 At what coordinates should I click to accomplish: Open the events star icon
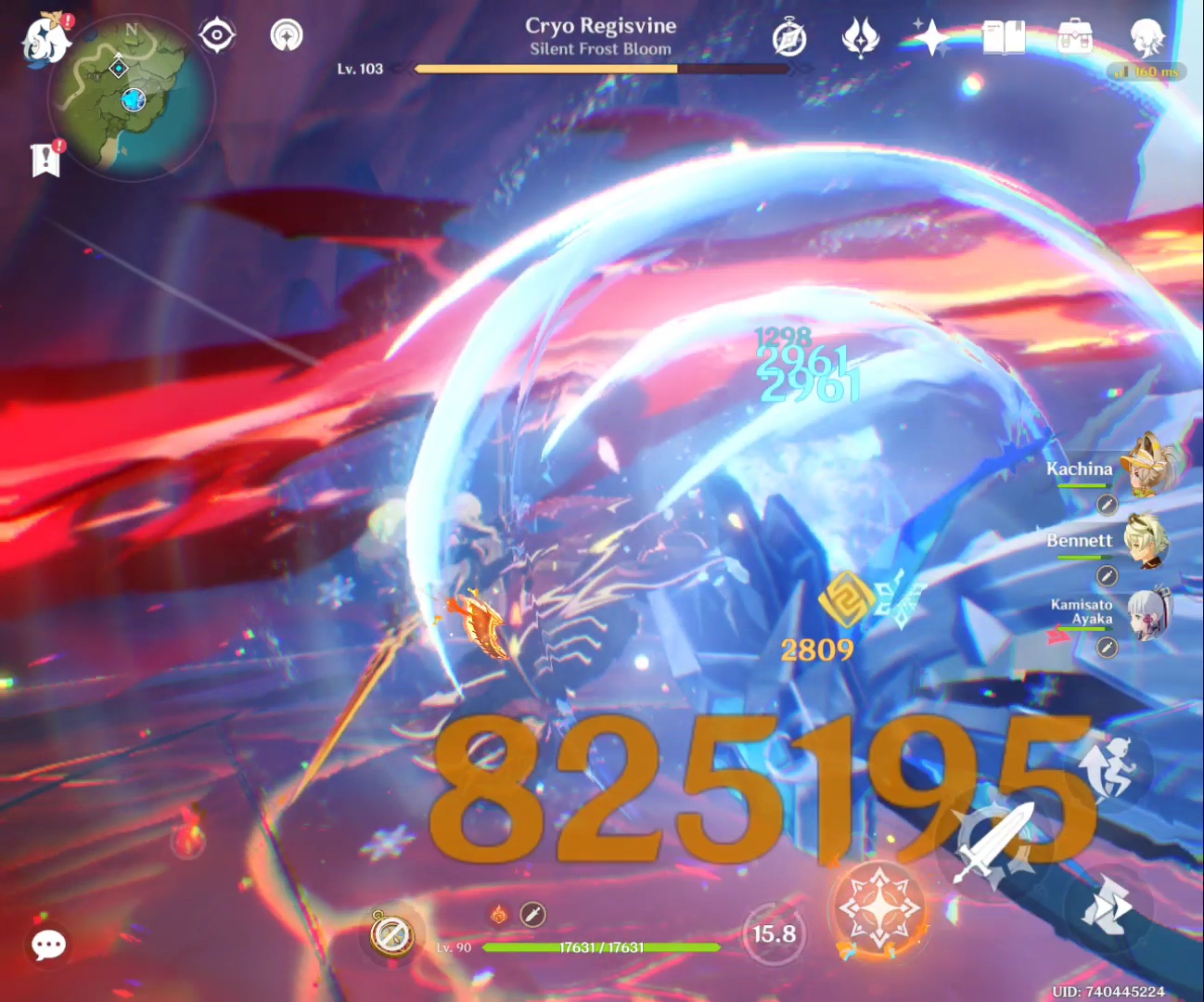coord(931,37)
